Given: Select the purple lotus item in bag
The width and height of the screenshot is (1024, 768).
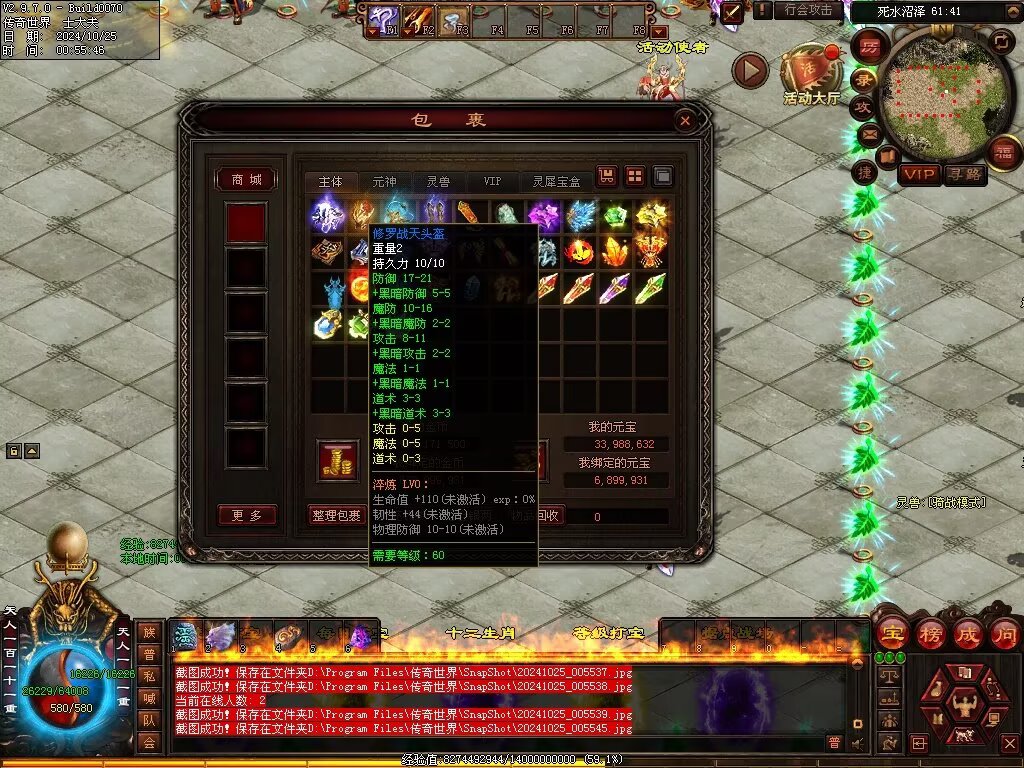Looking at the screenshot, I should point(545,215).
